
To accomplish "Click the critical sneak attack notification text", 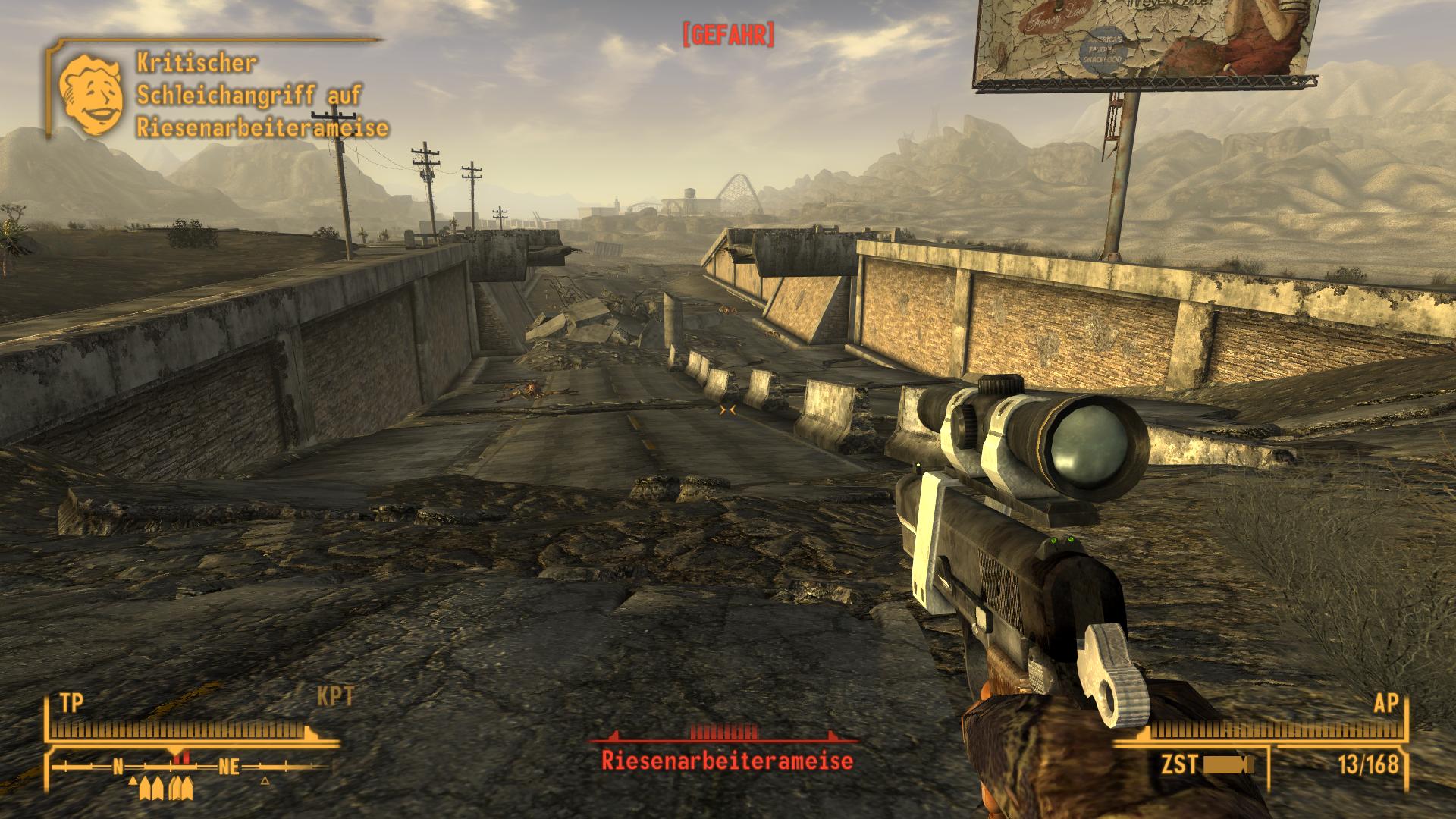I will click(262, 96).
